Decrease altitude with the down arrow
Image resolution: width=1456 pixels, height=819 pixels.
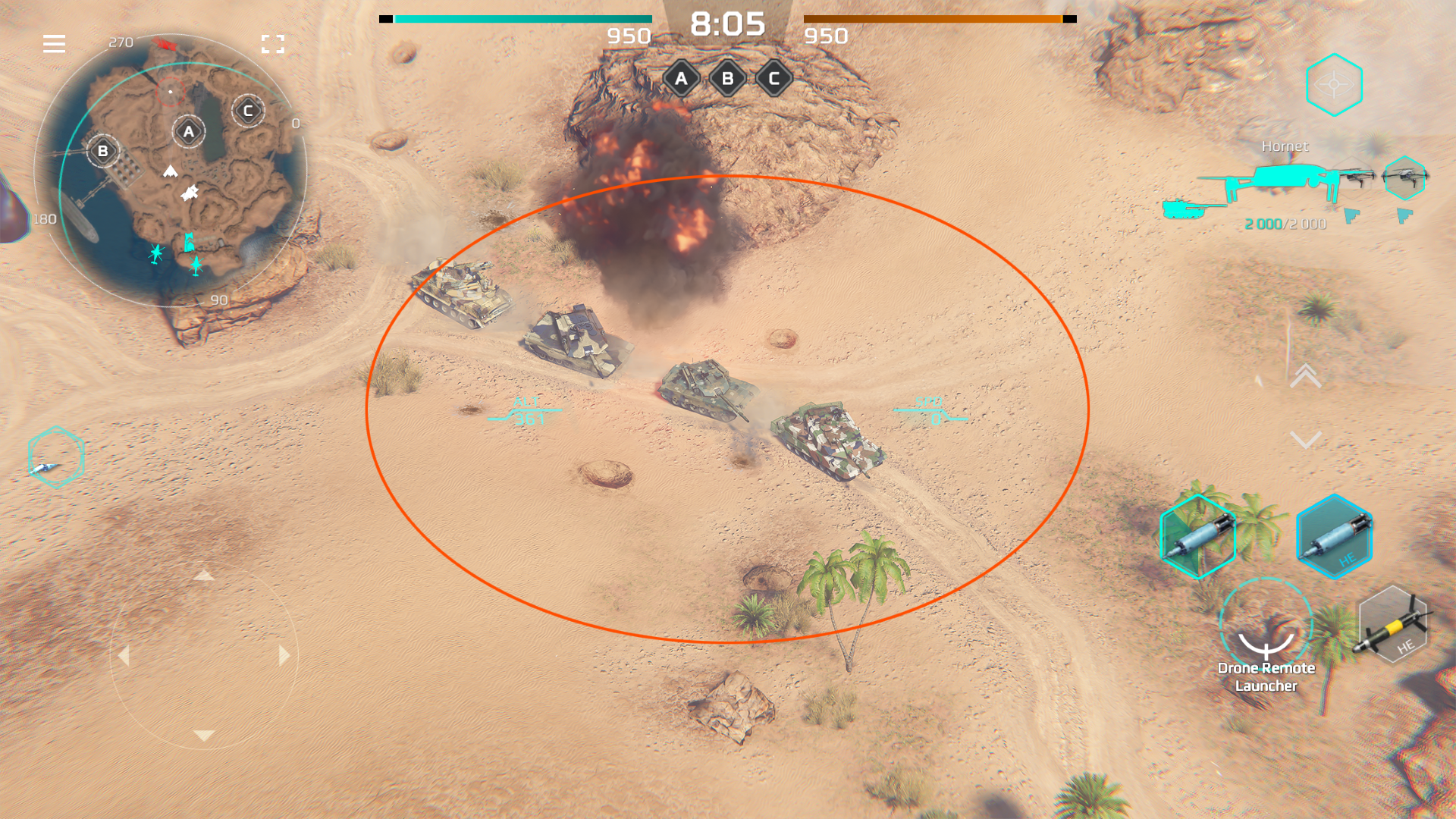click(1306, 440)
